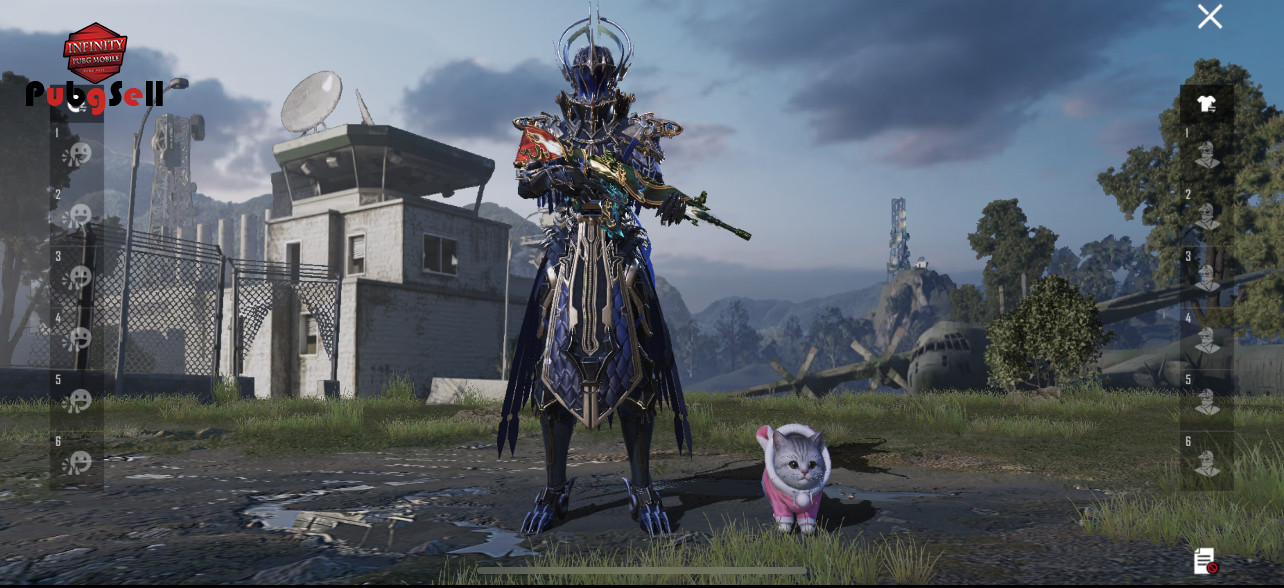This screenshot has width=1284, height=588.
Task: Choose outfit preset number 6
Action: click(x=1207, y=463)
